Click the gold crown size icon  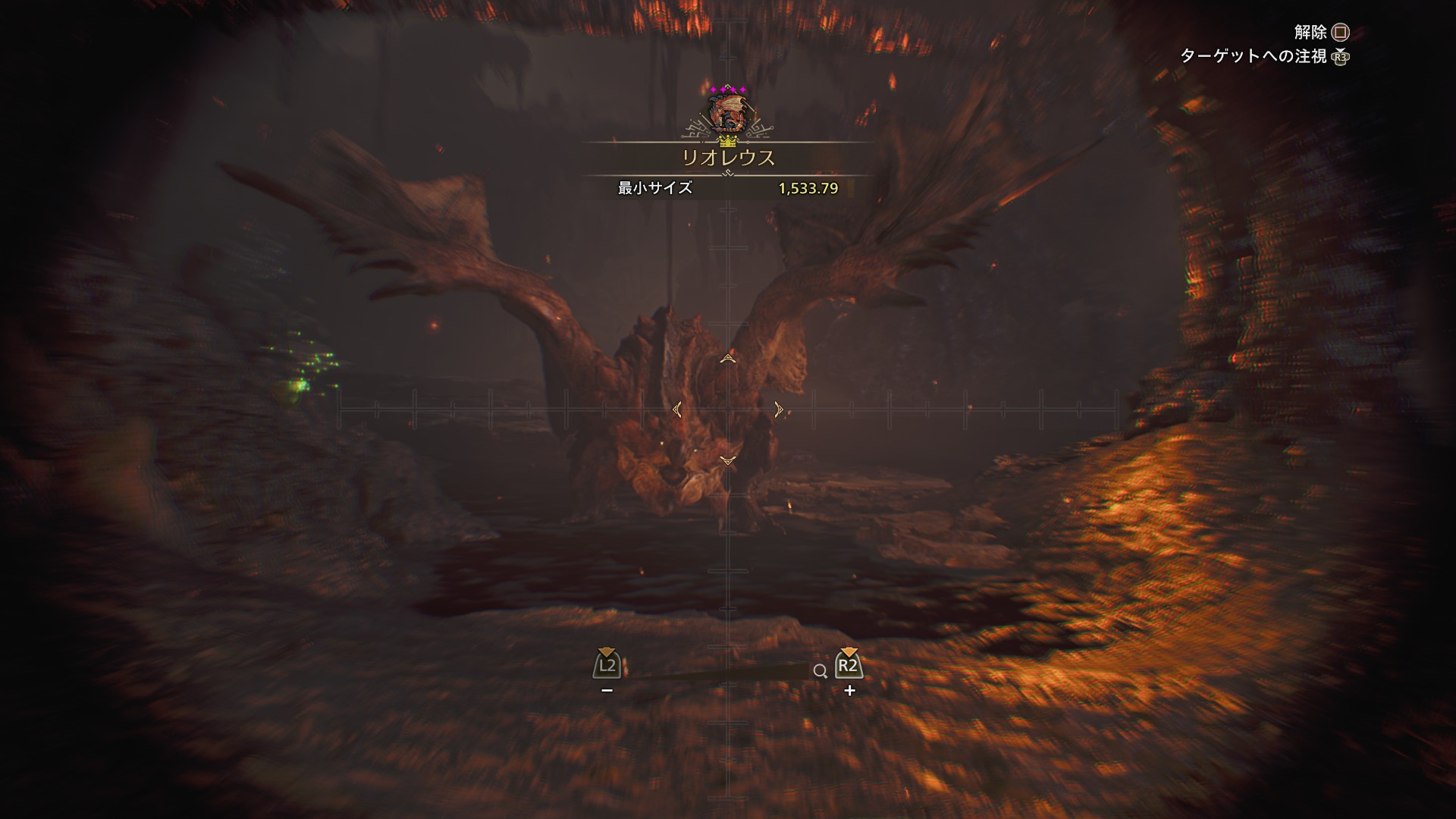point(728,141)
